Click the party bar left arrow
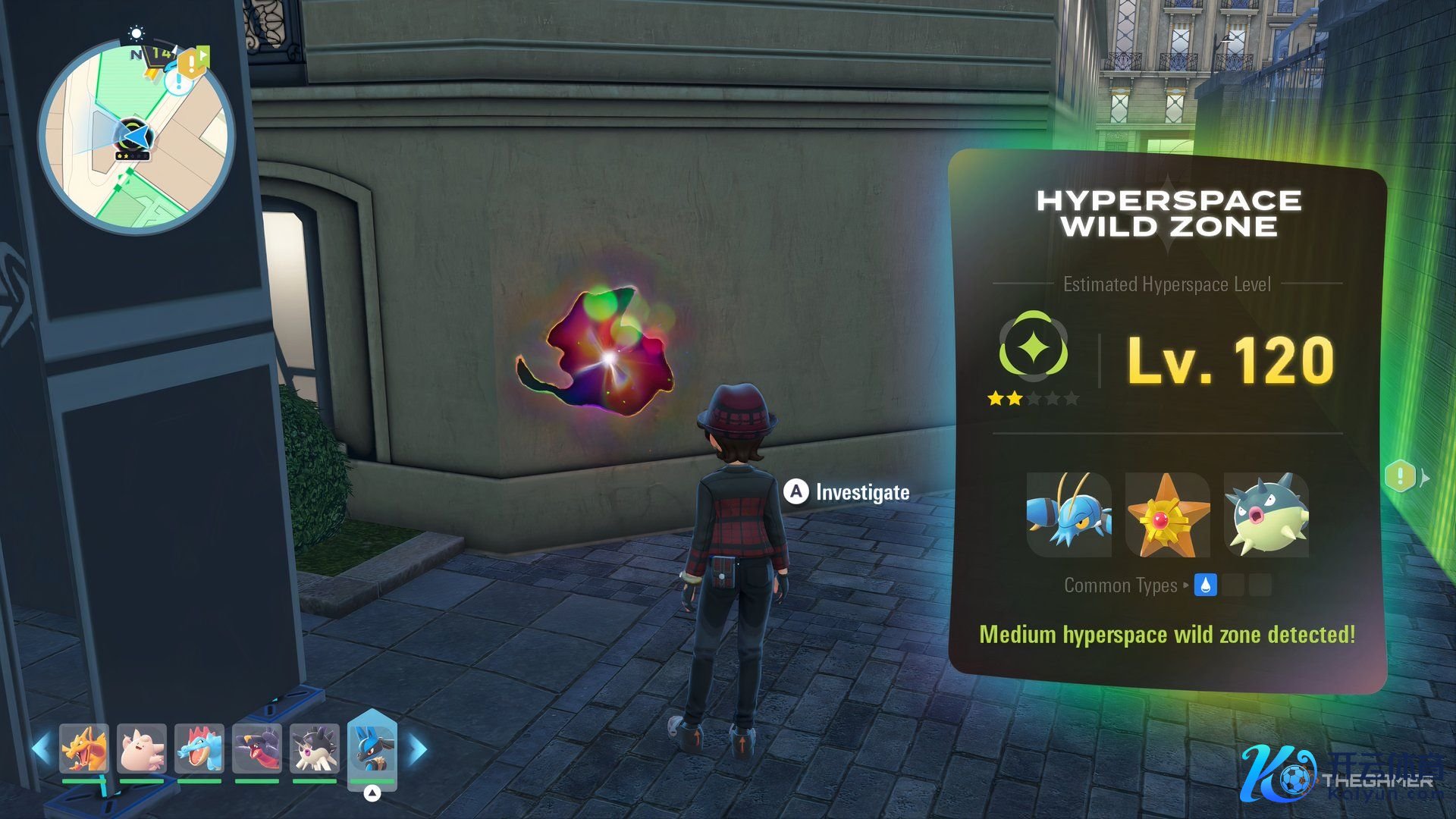 [x=41, y=749]
